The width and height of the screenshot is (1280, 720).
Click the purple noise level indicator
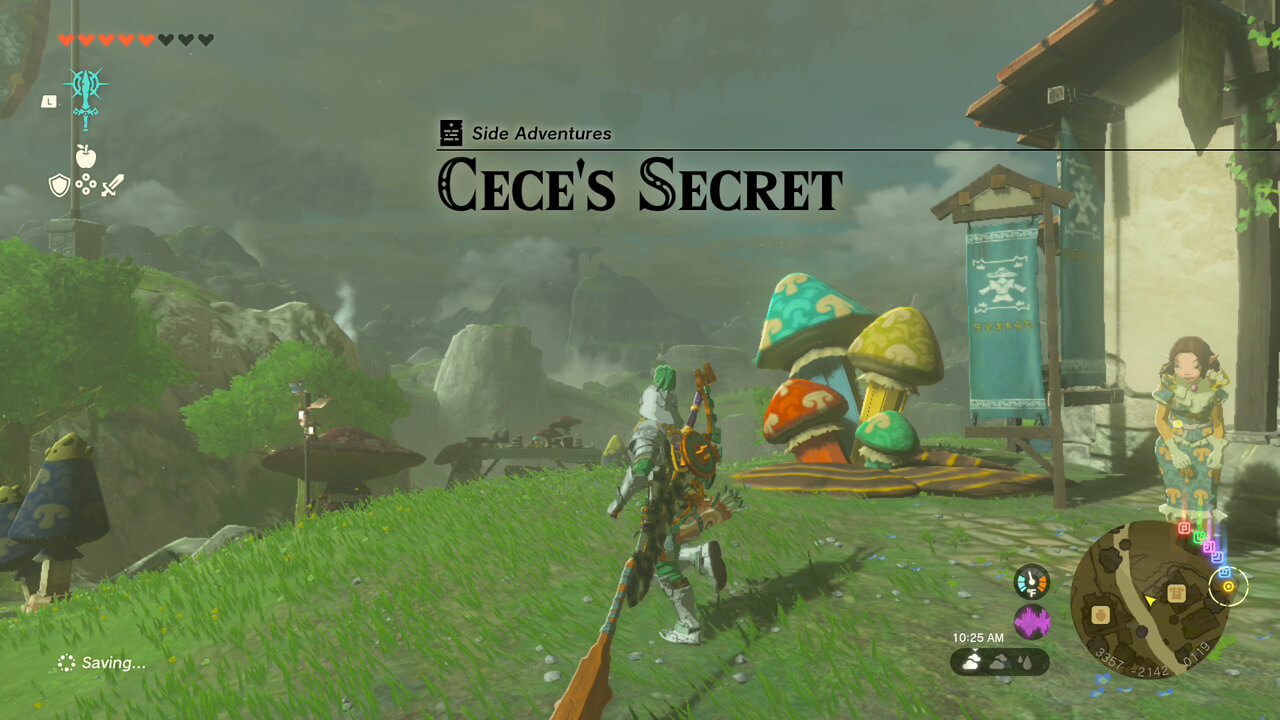pos(1032,620)
